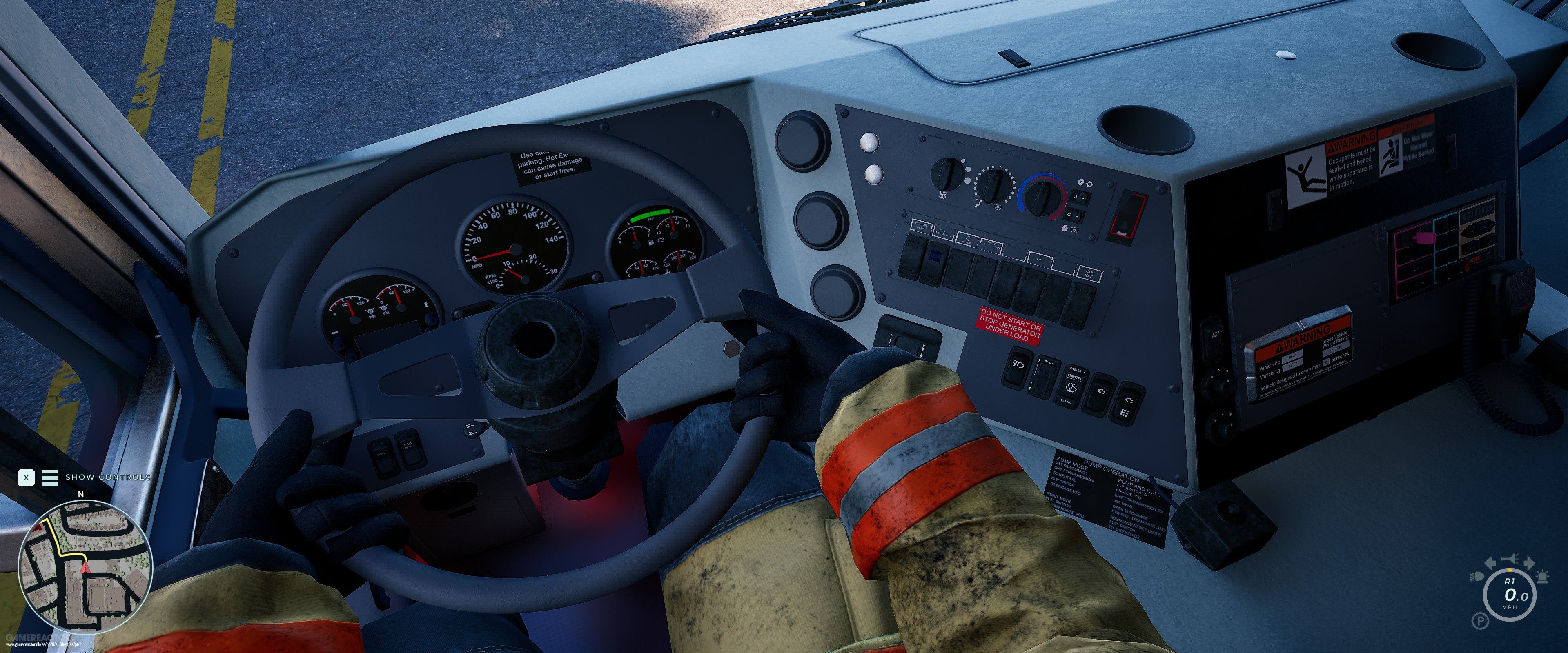This screenshot has height=653, width=1568.
Task: Click the DO NOT START OR STOP GENERATOR label
Action: tap(1011, 325)
